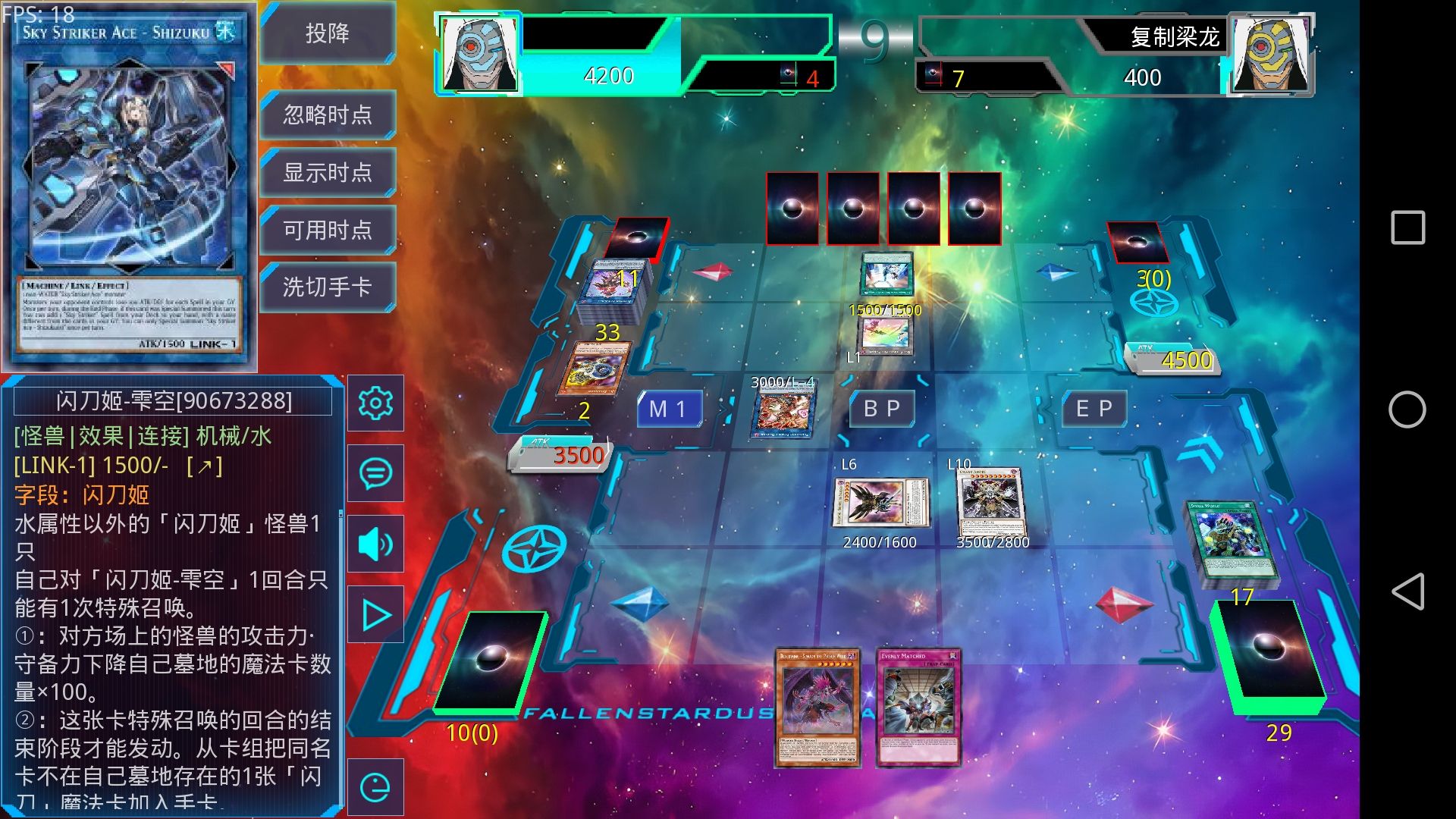Click the 投降 surrender button
The width and height of the screenshot is (1456, 819).
point(328,33)
